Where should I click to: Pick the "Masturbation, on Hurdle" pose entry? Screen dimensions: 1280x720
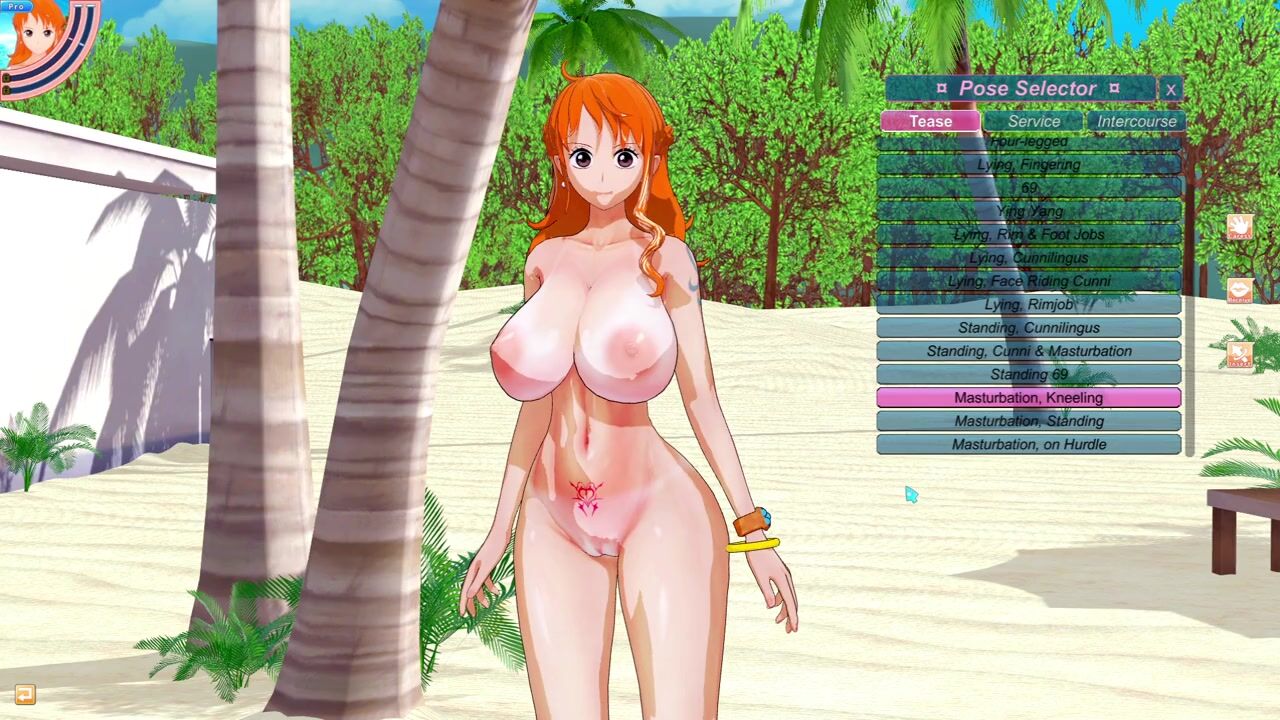coord(1028,444)
